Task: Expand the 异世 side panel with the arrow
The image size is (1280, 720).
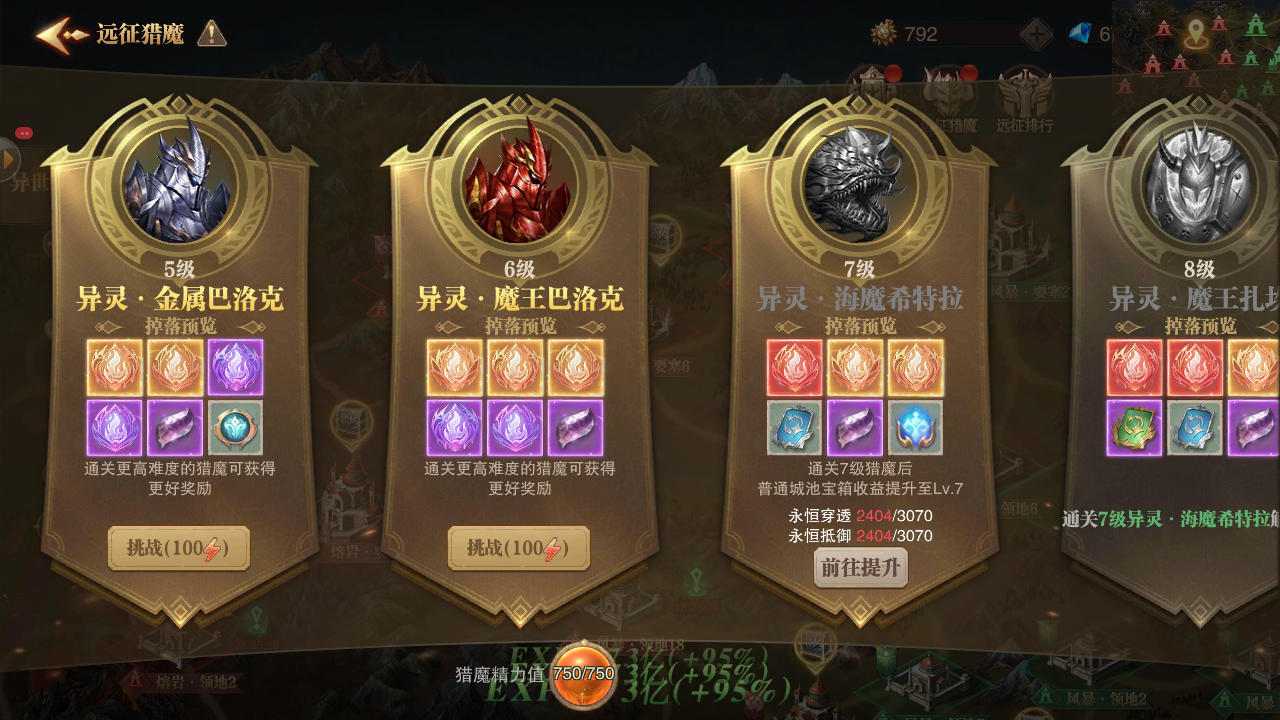Action: click(x=8, y=160)
